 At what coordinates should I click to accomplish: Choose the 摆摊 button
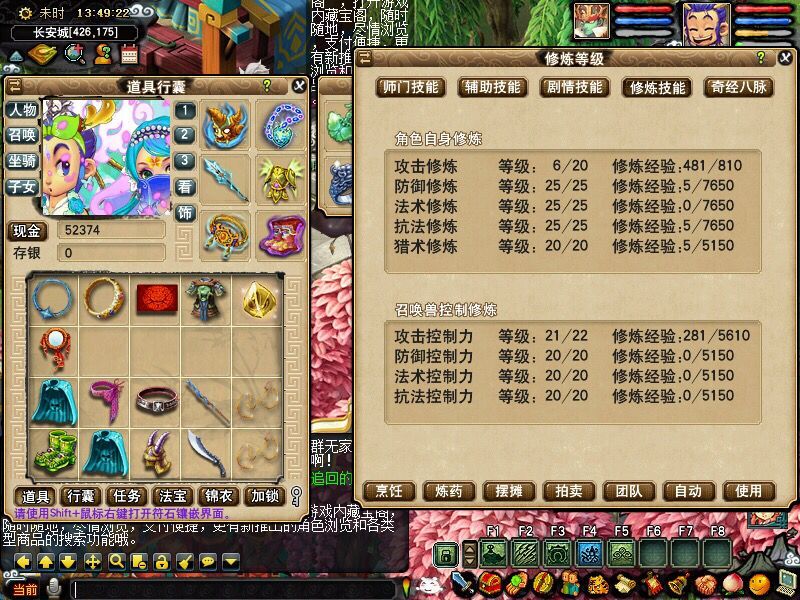(x=502, y=491)
